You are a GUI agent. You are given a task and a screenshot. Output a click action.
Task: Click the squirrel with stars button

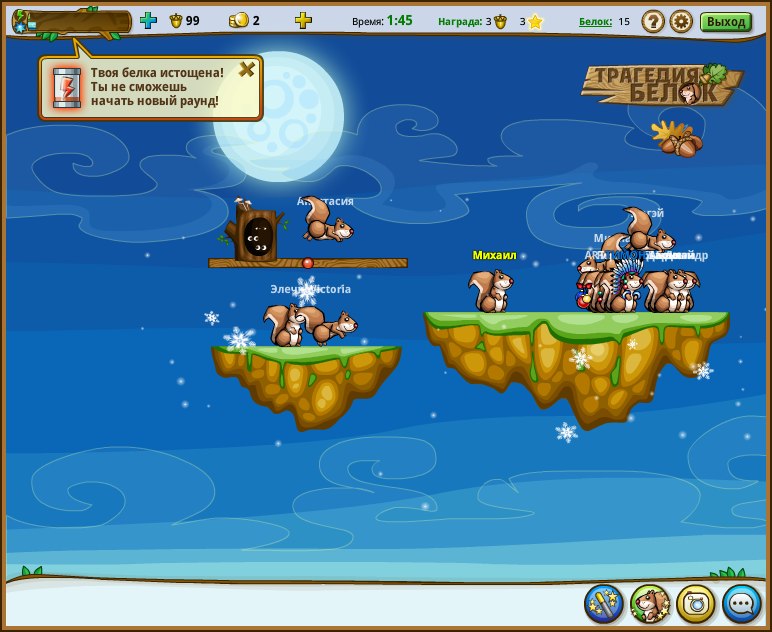(x=650, y=603)
